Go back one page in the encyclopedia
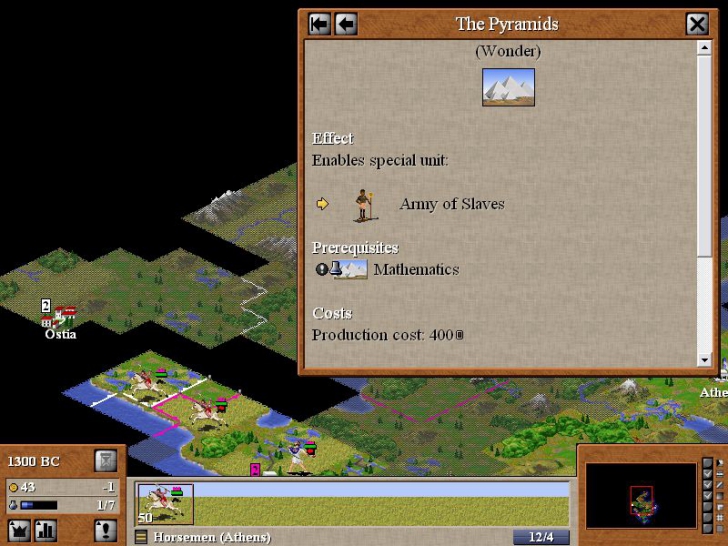This screenshot has width=728, height=546. (346, 24)
